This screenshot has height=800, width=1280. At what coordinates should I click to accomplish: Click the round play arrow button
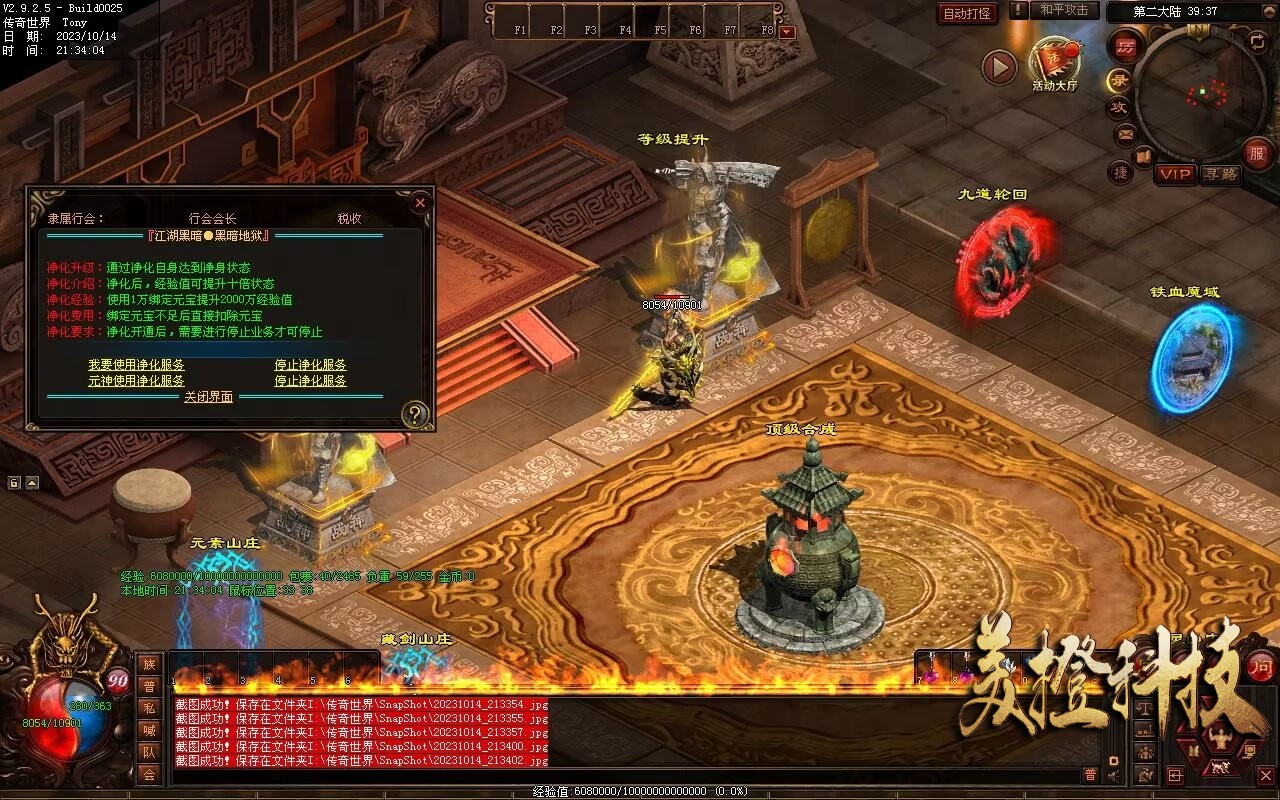(x=999, y=67)
